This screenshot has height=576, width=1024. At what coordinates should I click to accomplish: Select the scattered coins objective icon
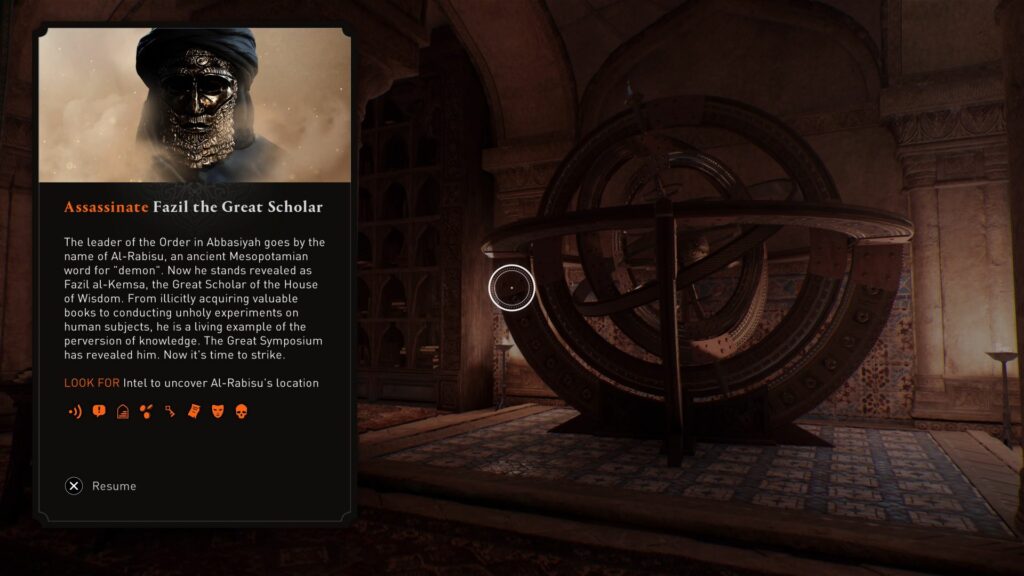pyautogui.click(x=146, y=411)
